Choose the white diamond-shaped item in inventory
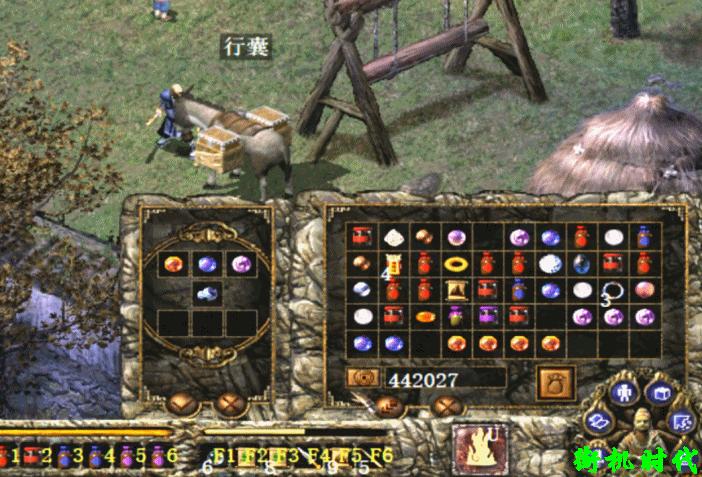The width and height of the screenshot is (702, 477). 393,237
